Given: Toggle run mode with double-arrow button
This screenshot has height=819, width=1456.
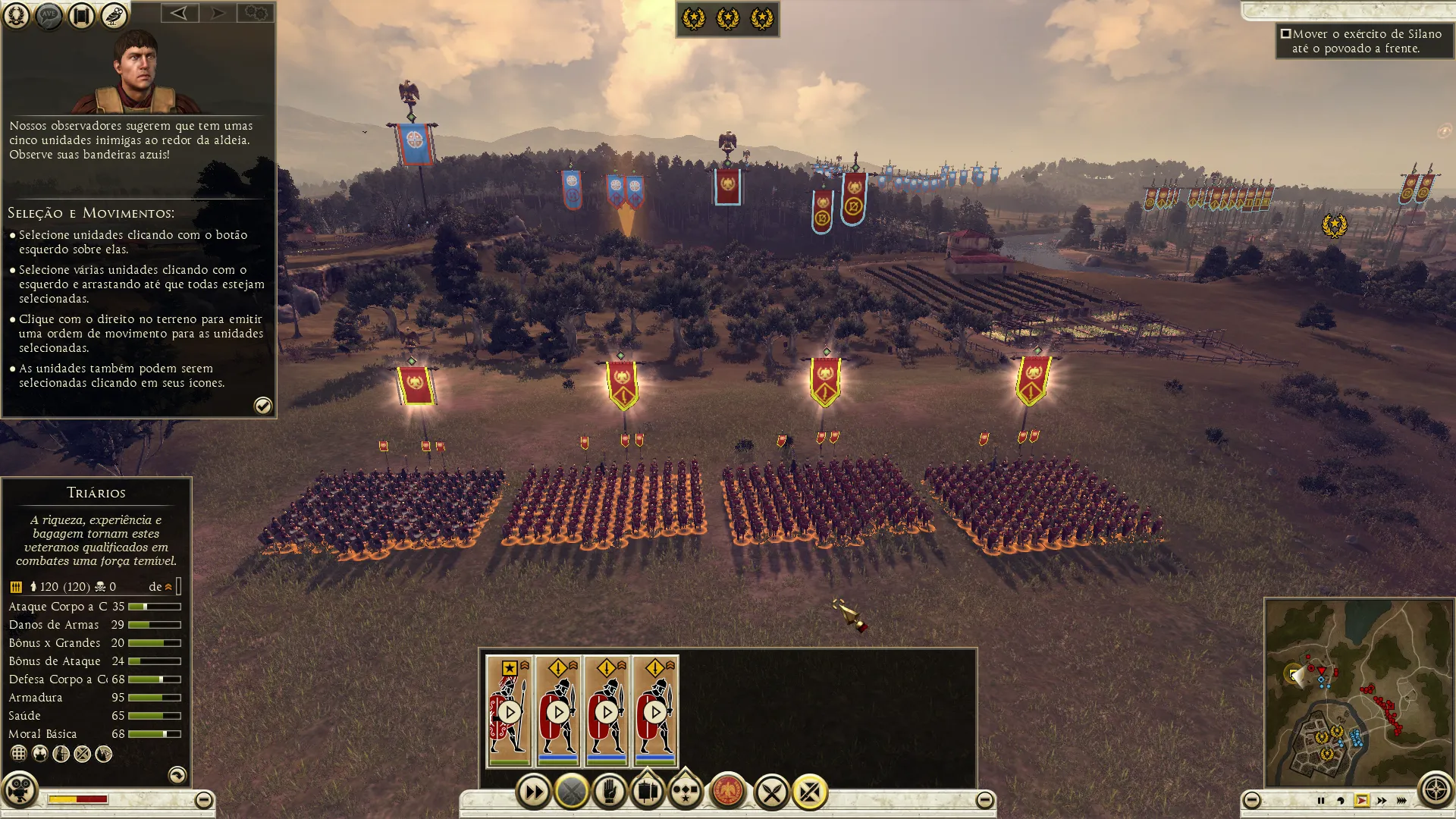Looking at the screenshot, I should [x=533, y=792].
